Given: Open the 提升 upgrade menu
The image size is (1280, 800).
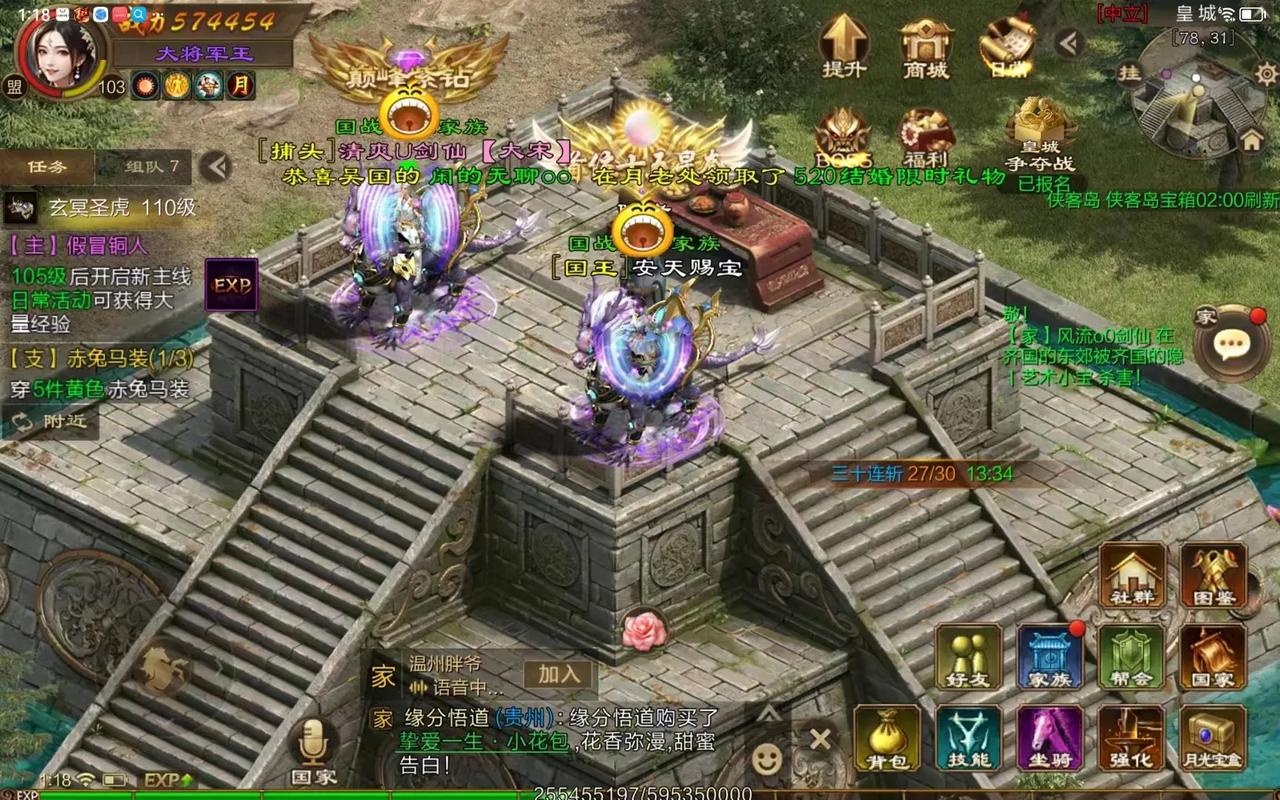Looking at the screenshot, I should (844, 44).
